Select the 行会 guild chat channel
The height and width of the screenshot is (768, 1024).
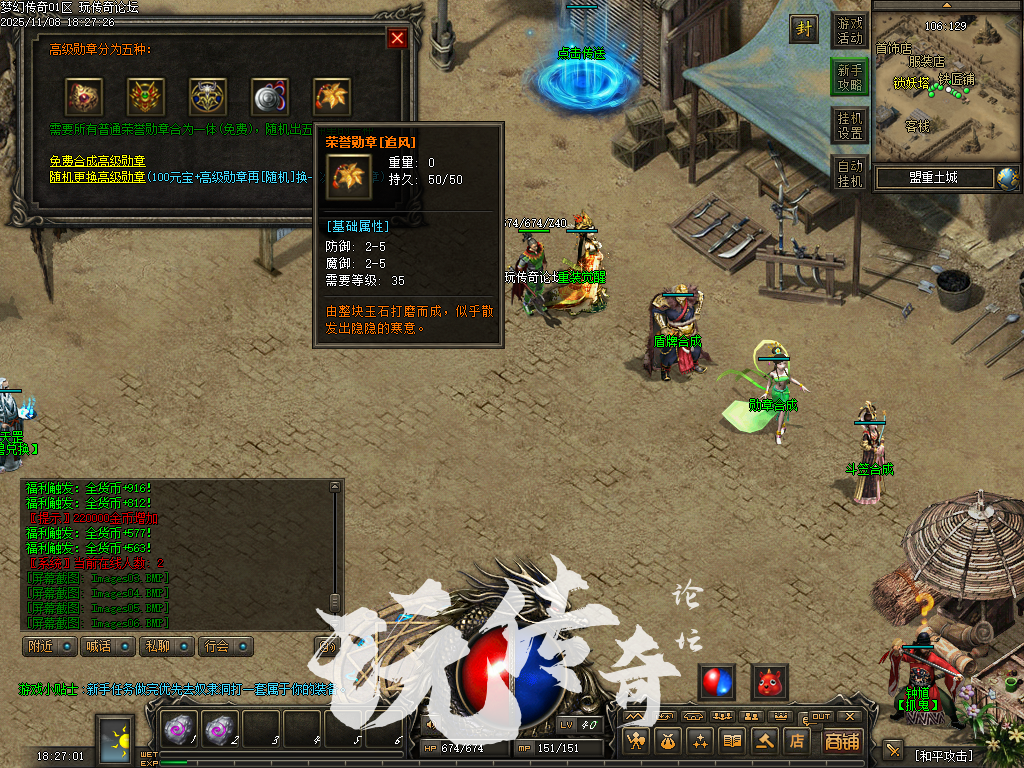(x=224, y=646)
